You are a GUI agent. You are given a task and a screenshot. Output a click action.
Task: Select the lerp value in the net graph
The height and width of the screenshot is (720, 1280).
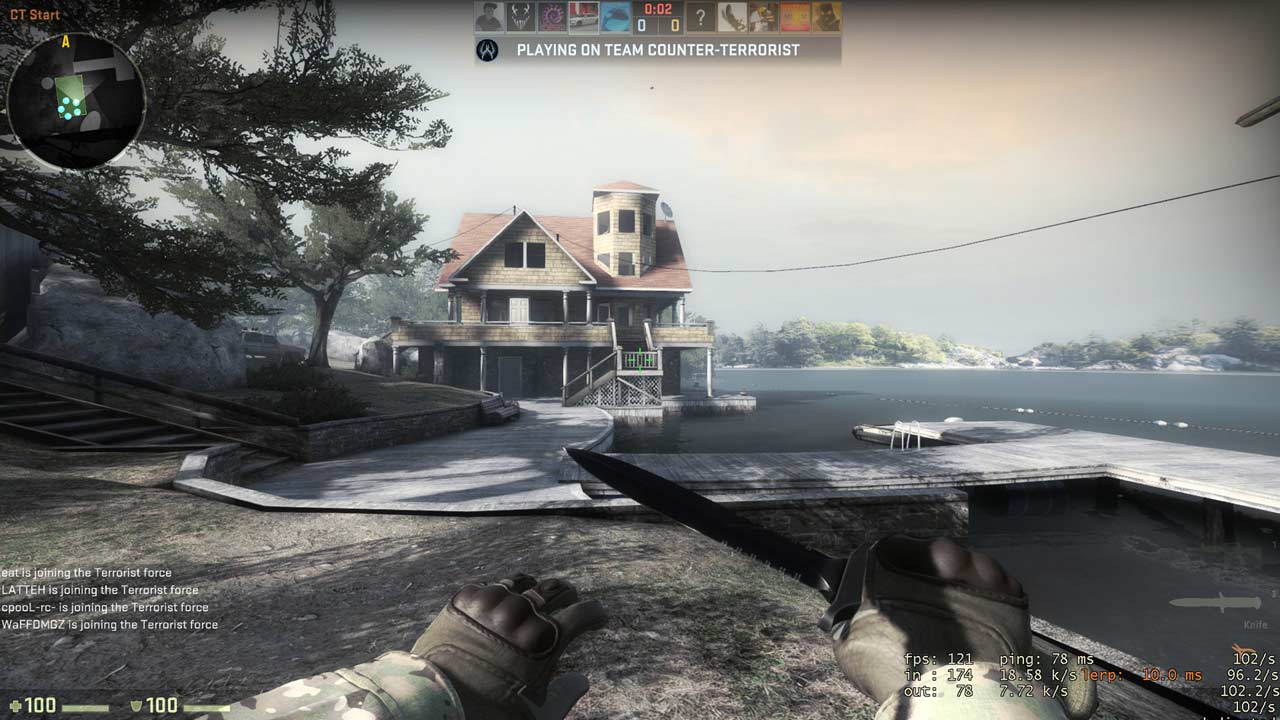point(1143,674)
